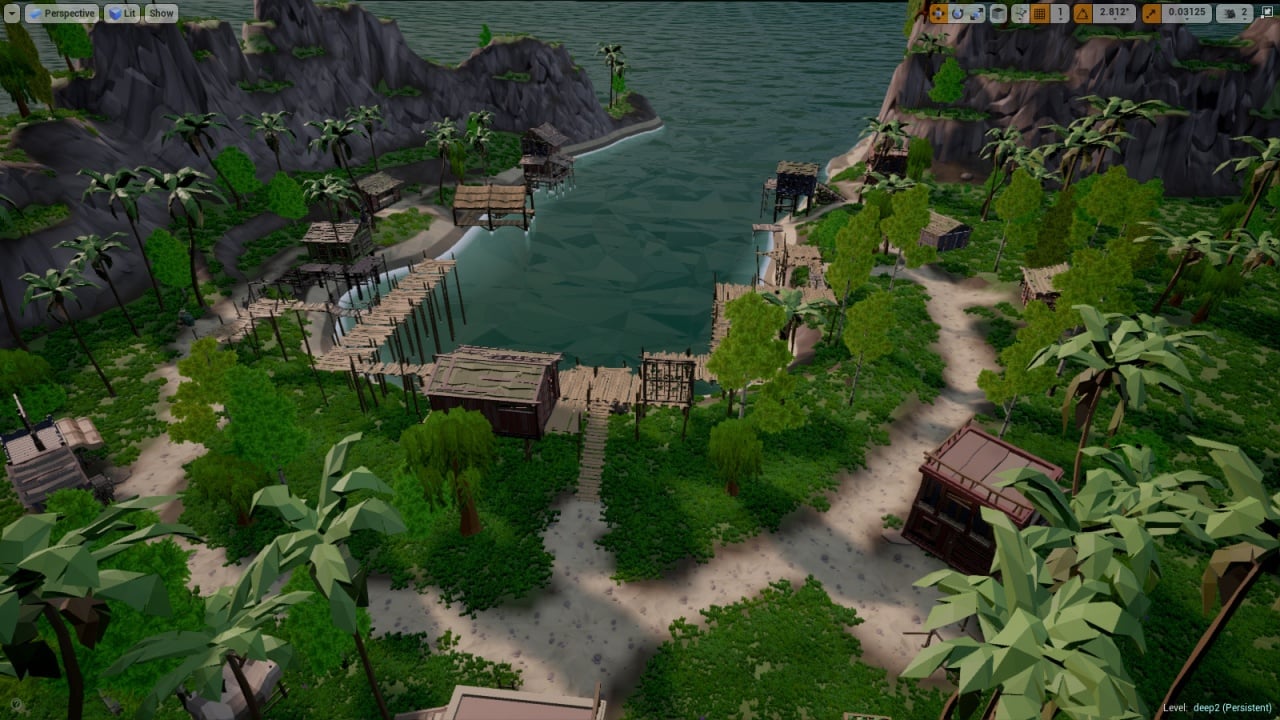Image resolution: width=1280 pixels, height=720 pixels.
Task: Open the camera speed setting
Action: click(1236, 13)
